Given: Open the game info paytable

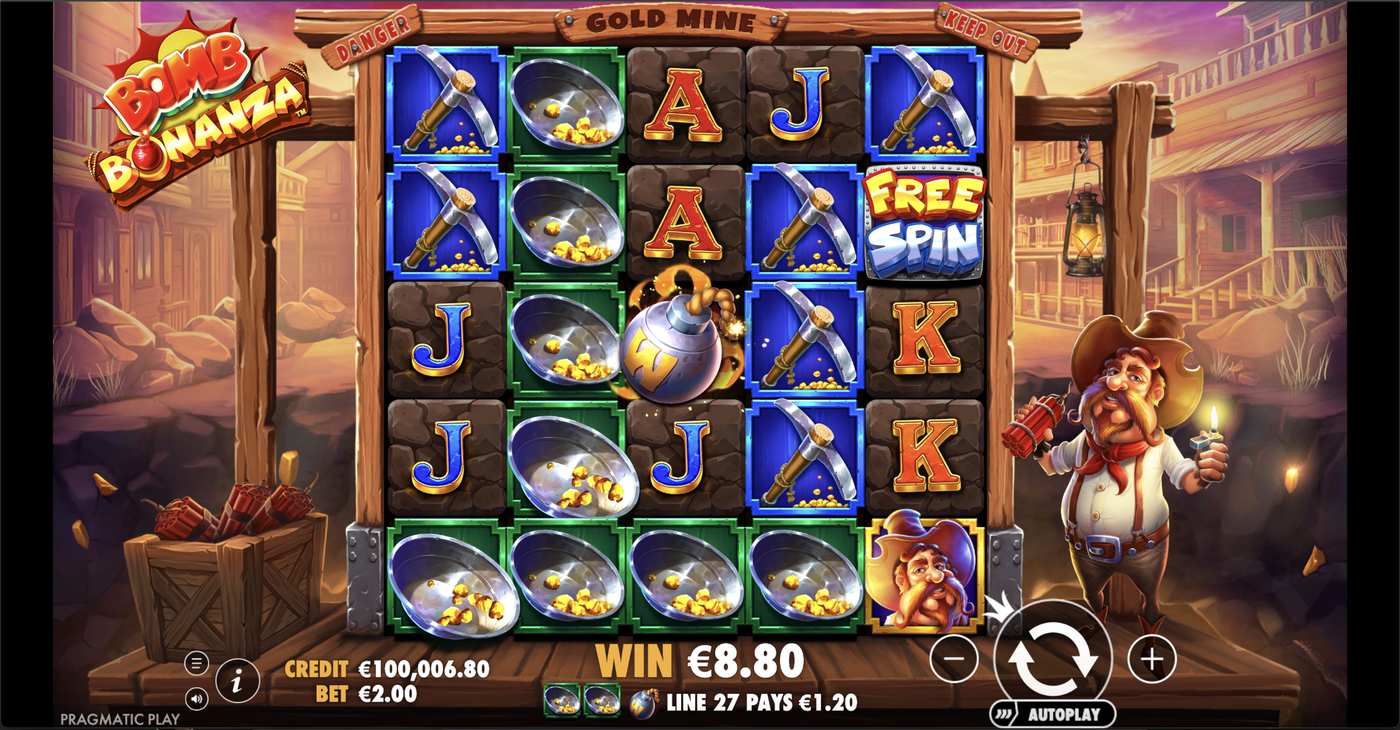Looking at the screenshot, I should 237,682.
